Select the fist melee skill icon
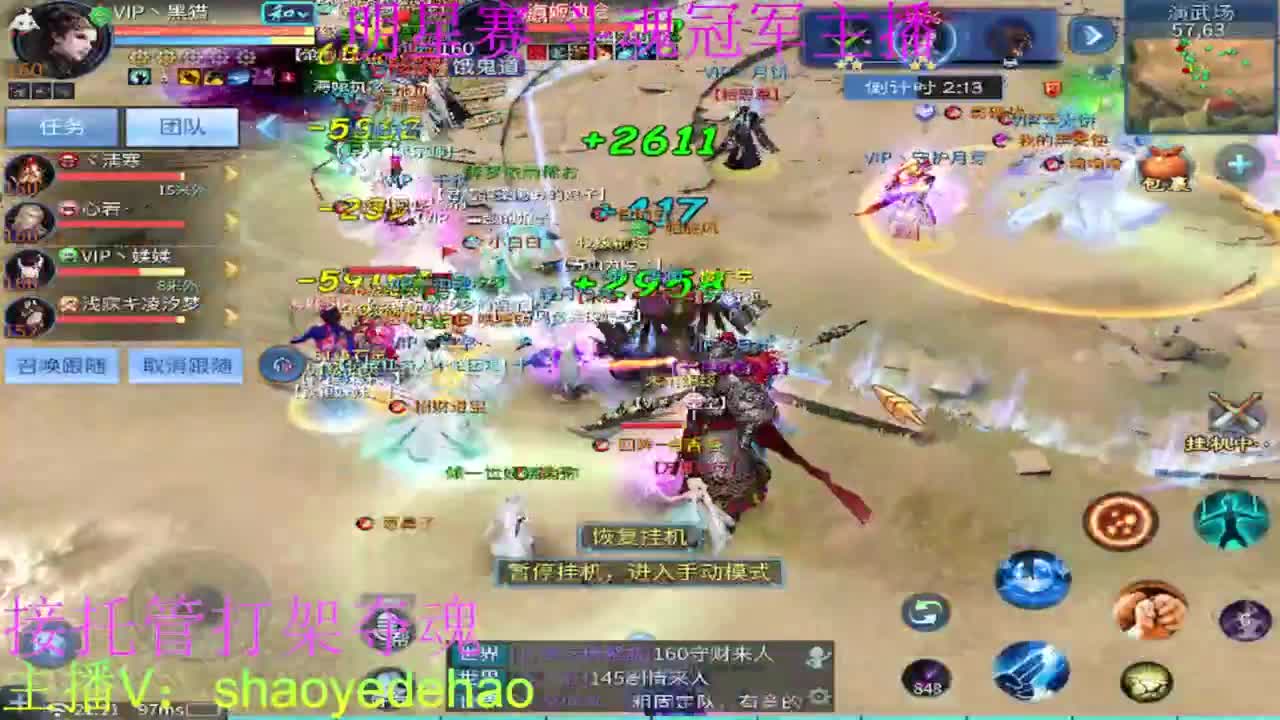Viewport: 1280px width, 720px height. click(1150, 608)
